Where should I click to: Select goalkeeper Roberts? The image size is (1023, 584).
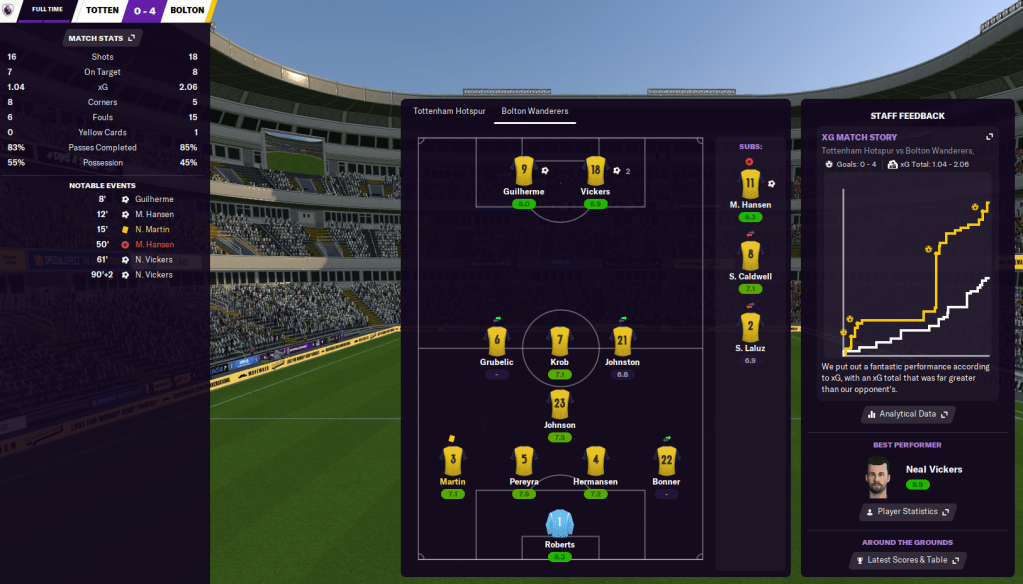560,525
